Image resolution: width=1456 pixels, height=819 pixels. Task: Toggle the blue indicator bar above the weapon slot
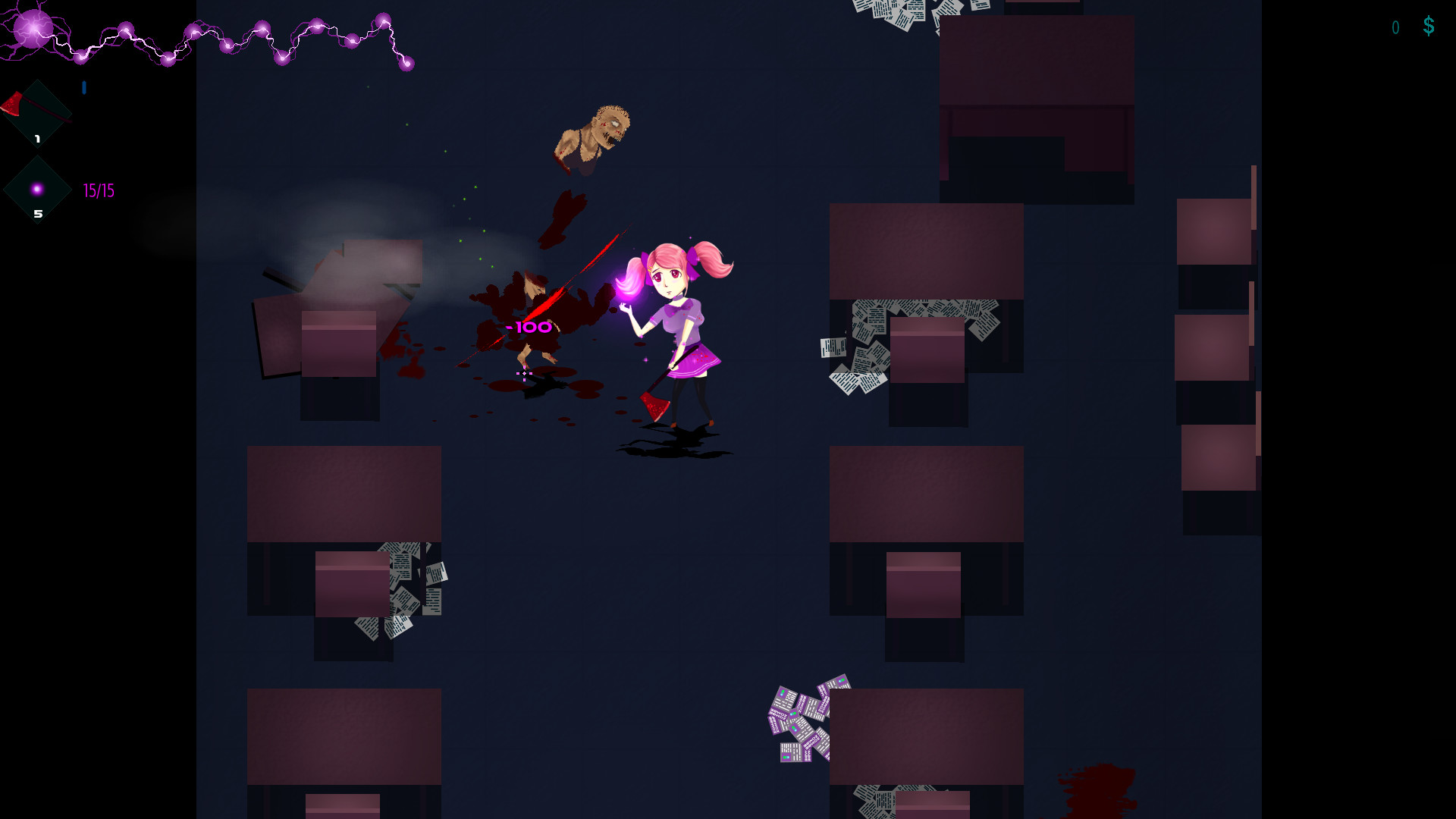click(x=83, y=88)
